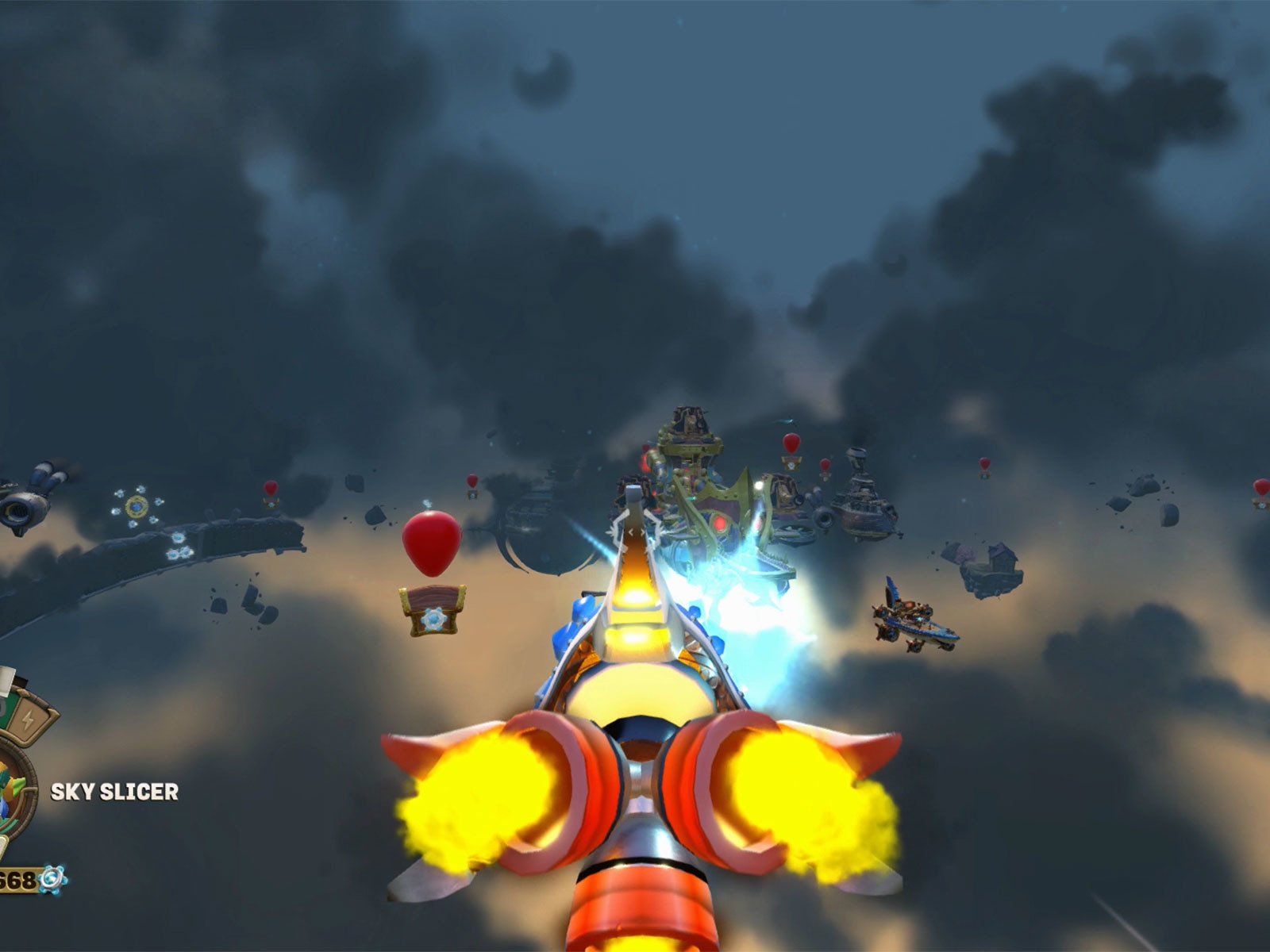This screenshot has width=1270, height=952.
Task: Click the golden collectible gear ring on the left rail
Action: click(137, 507)
